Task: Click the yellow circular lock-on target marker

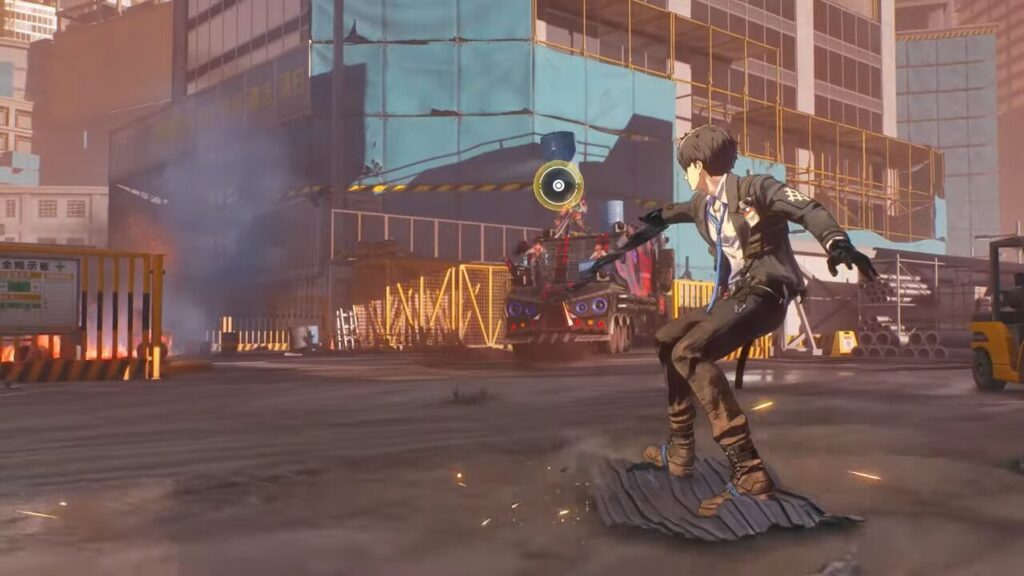Action: click(558, 185)
